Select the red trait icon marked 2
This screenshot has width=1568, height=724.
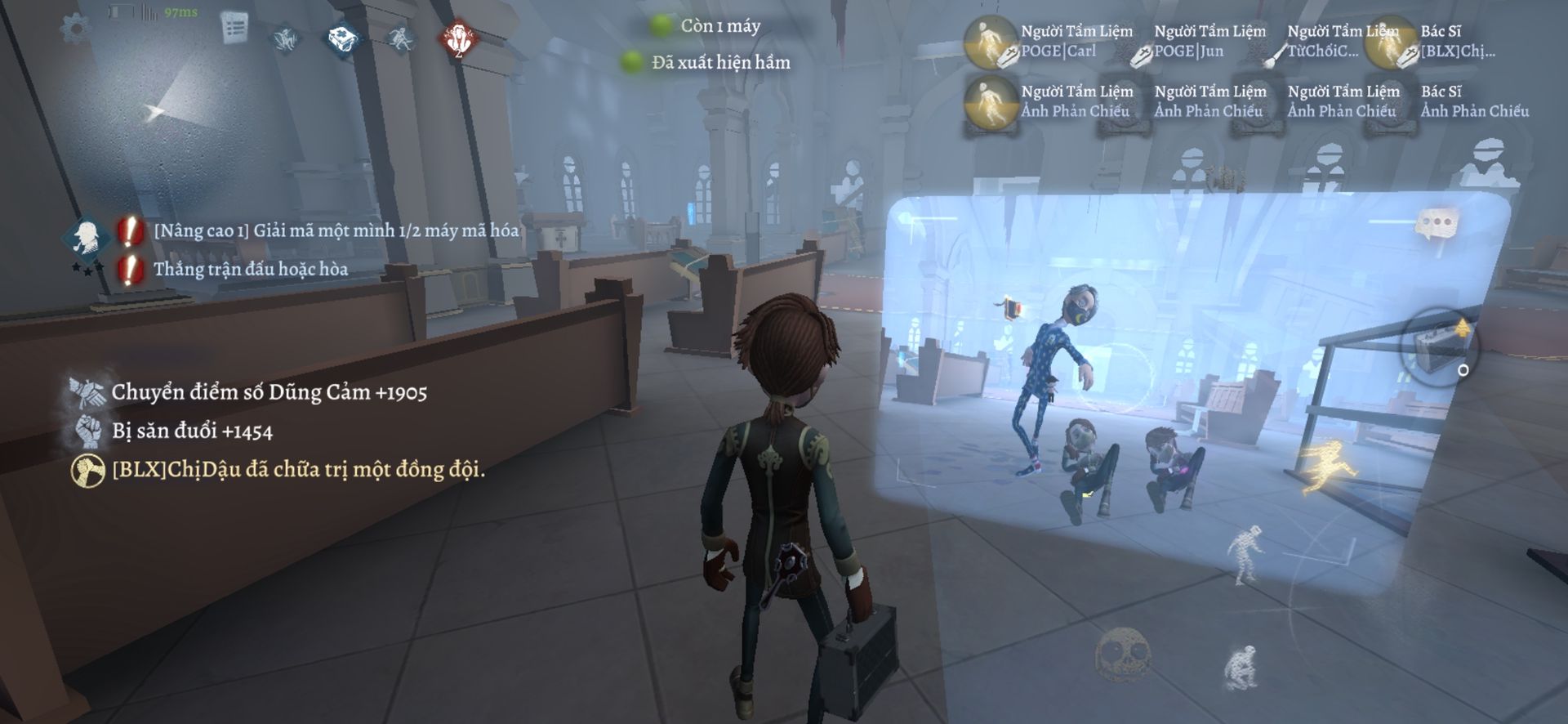459,38
